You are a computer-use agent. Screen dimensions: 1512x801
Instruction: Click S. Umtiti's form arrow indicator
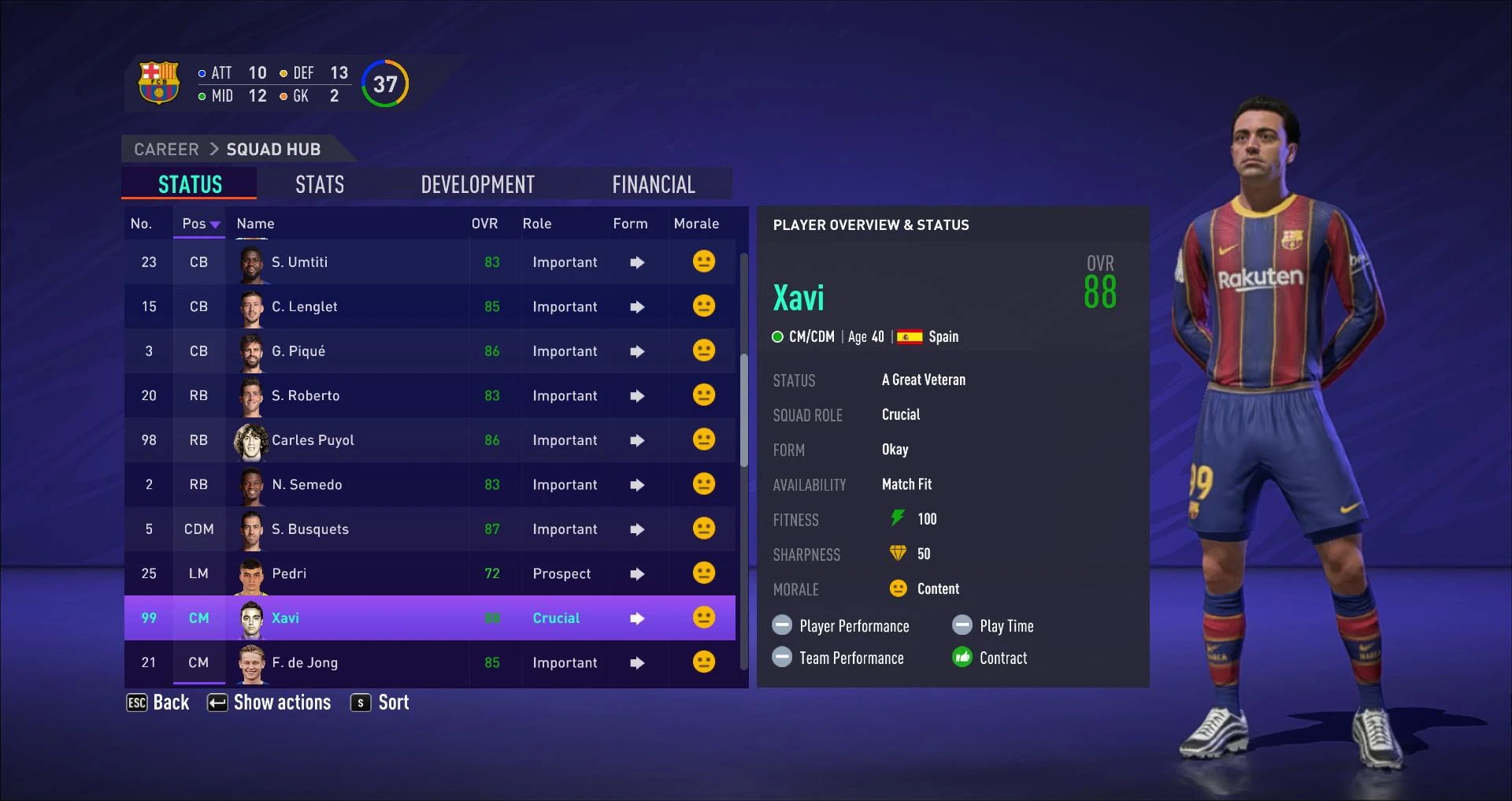tap(636, 262)
